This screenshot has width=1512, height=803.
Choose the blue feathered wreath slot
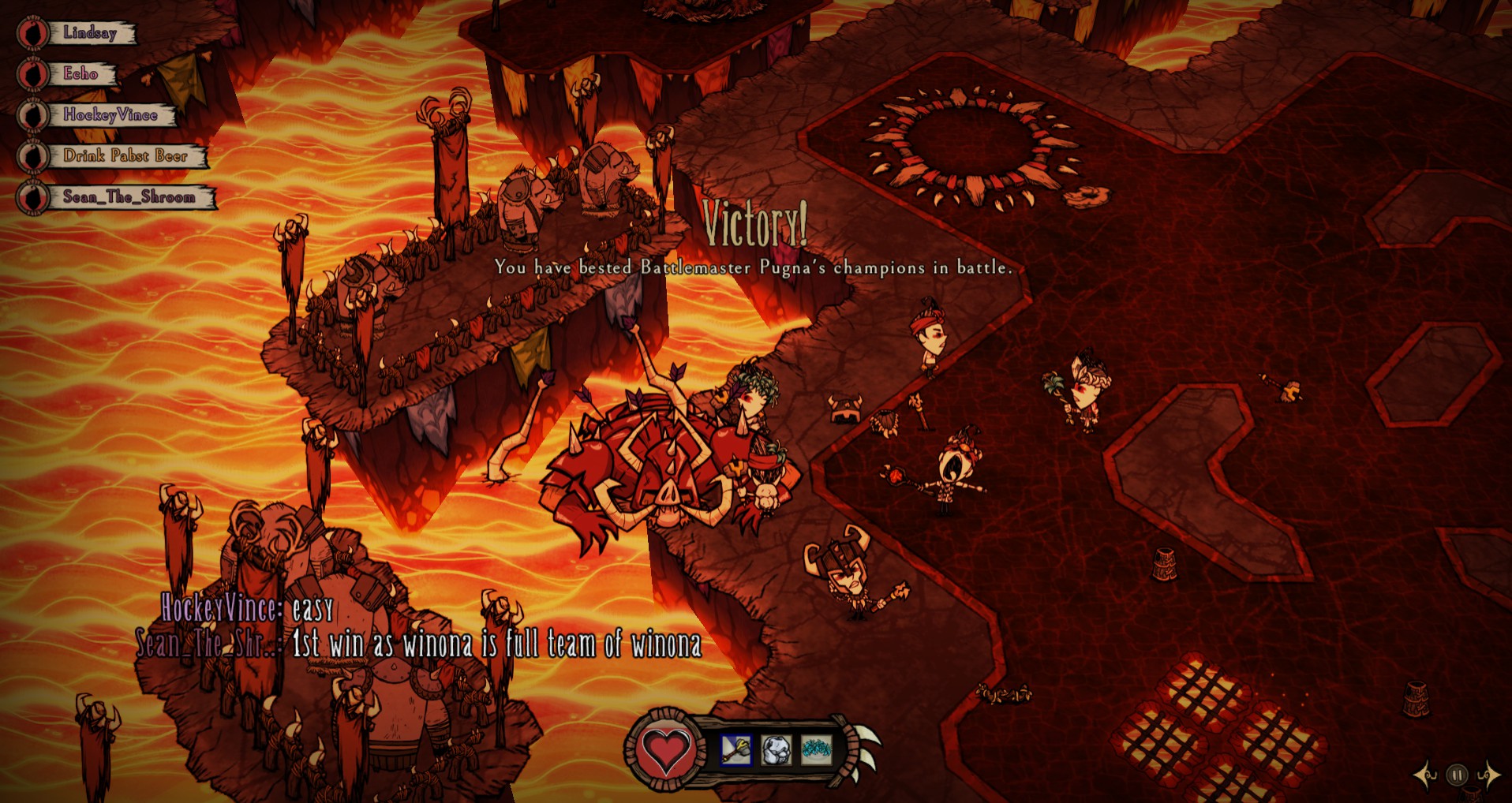tap(816, 749)
